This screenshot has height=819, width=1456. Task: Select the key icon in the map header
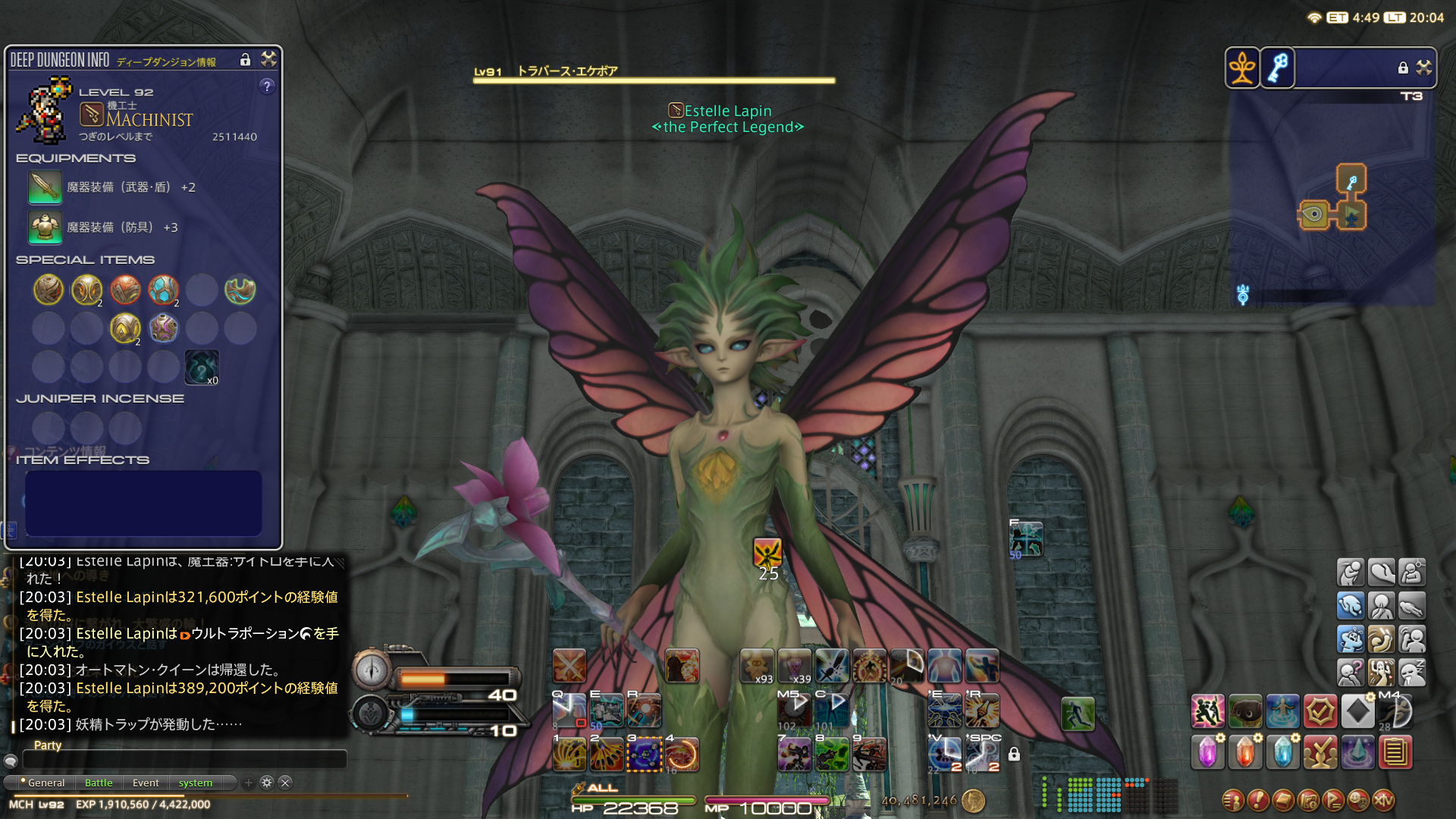click(1278, 68)
